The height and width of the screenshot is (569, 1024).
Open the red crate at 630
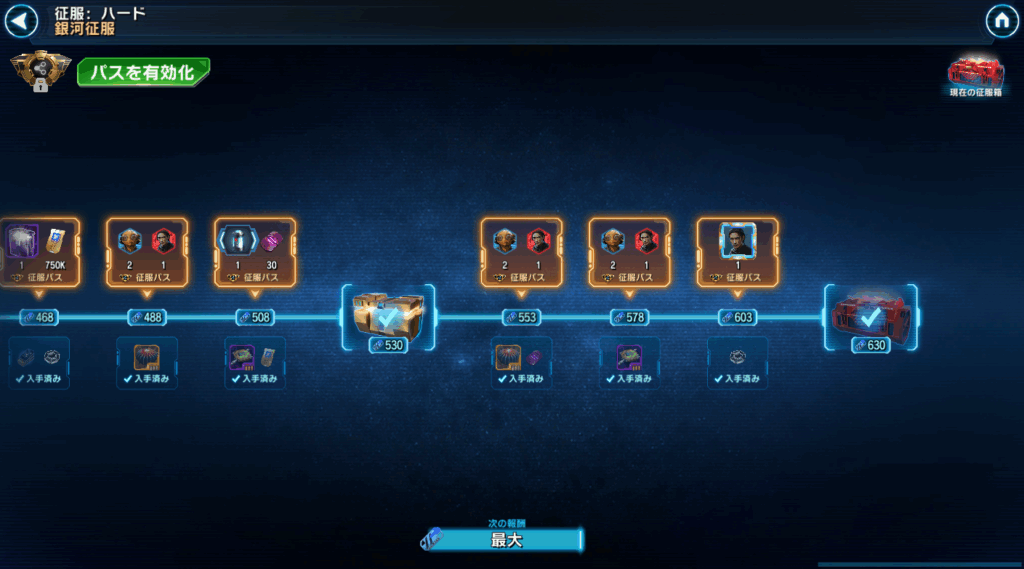click(x=870, y=318)
